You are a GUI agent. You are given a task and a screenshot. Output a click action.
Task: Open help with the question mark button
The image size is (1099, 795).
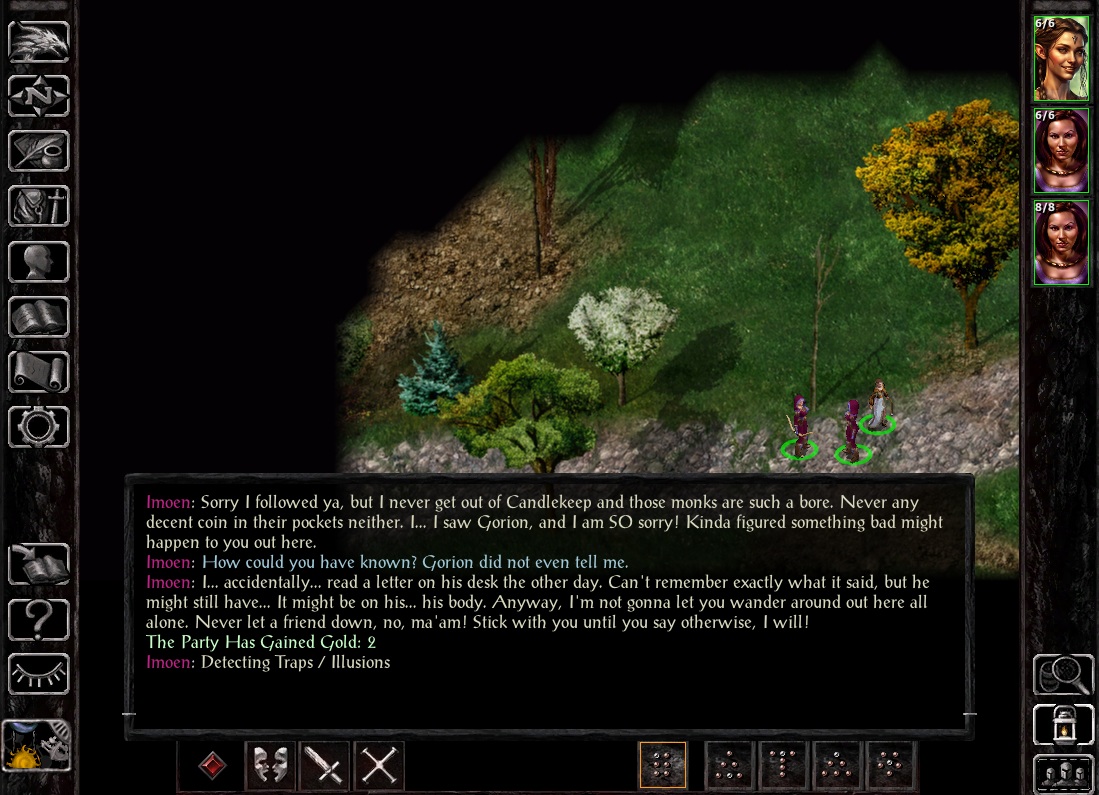click(39, 619)
